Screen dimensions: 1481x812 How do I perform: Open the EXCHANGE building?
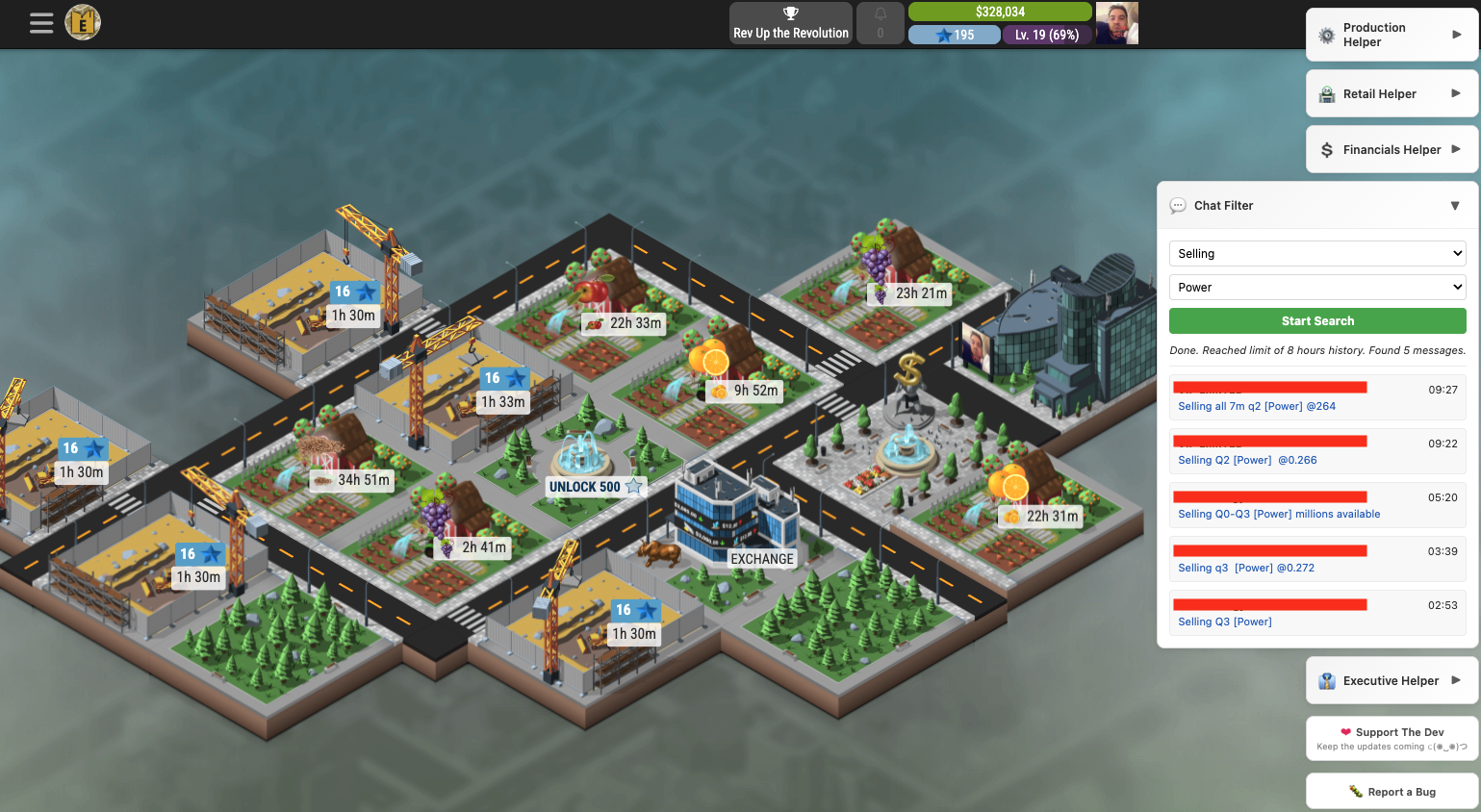pos(761,559)
